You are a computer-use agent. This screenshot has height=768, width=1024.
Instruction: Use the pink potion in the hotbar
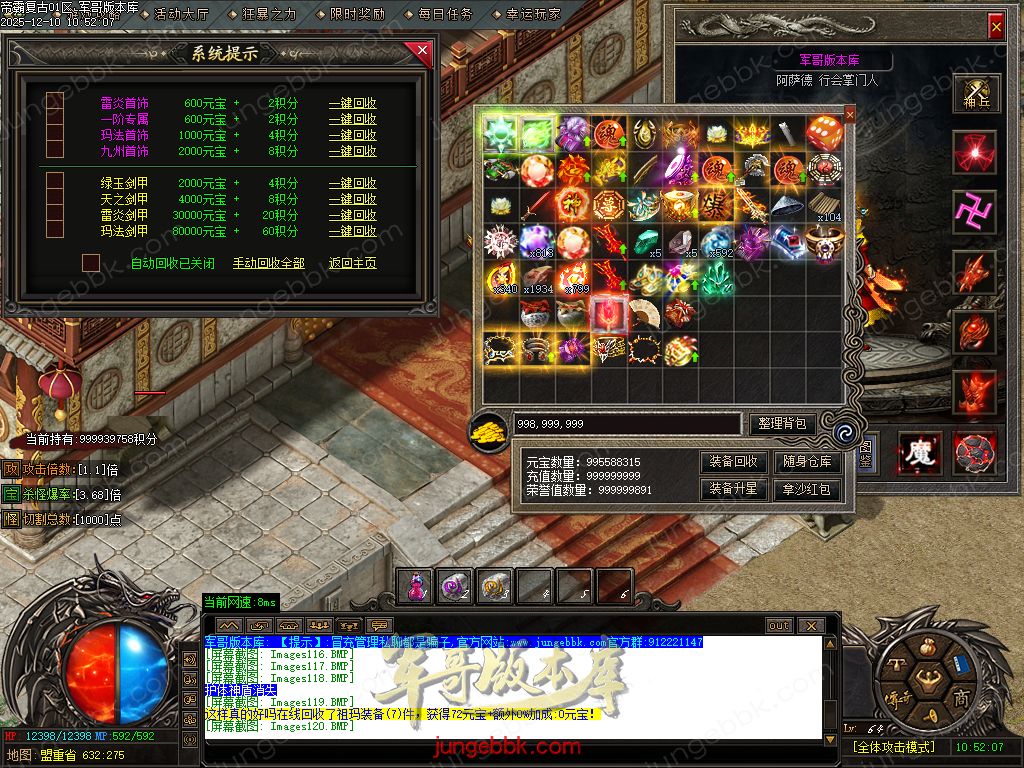[416, 587]
